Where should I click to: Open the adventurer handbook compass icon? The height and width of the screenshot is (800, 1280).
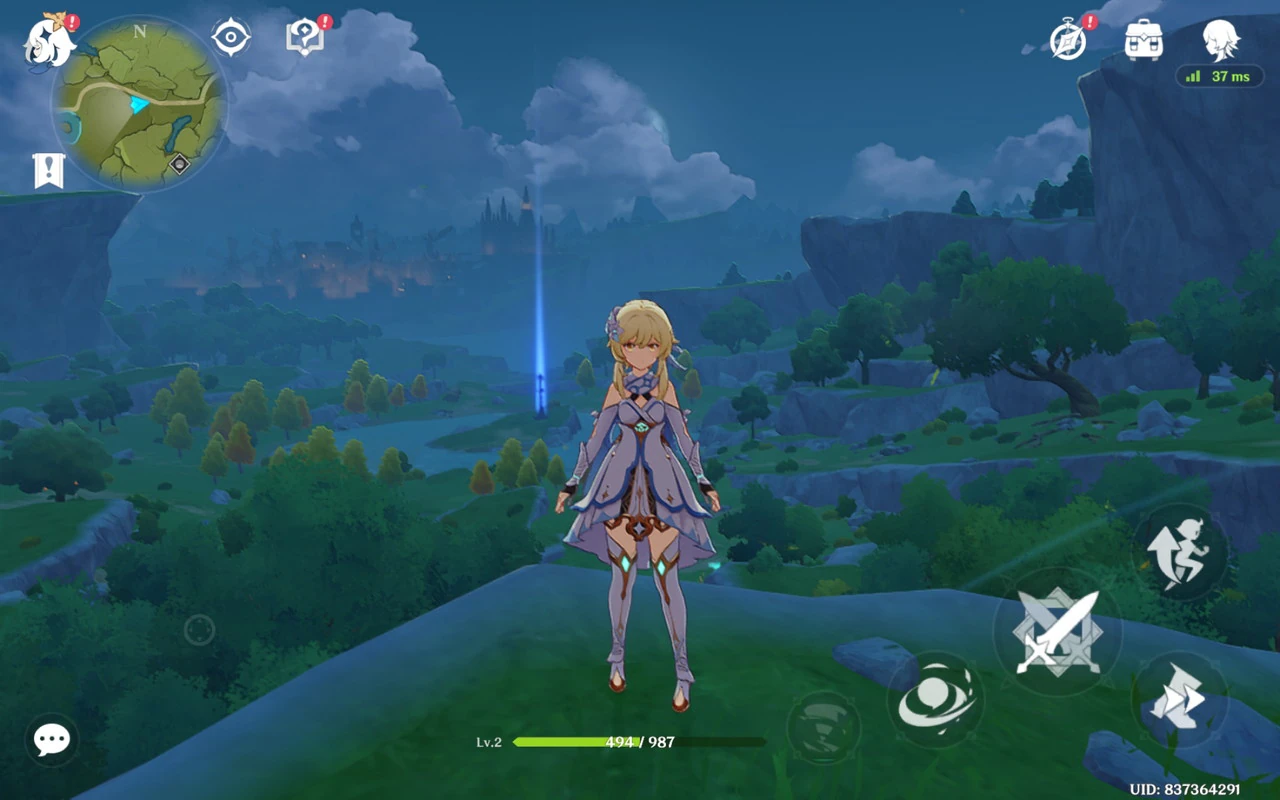pos(1069,40)
